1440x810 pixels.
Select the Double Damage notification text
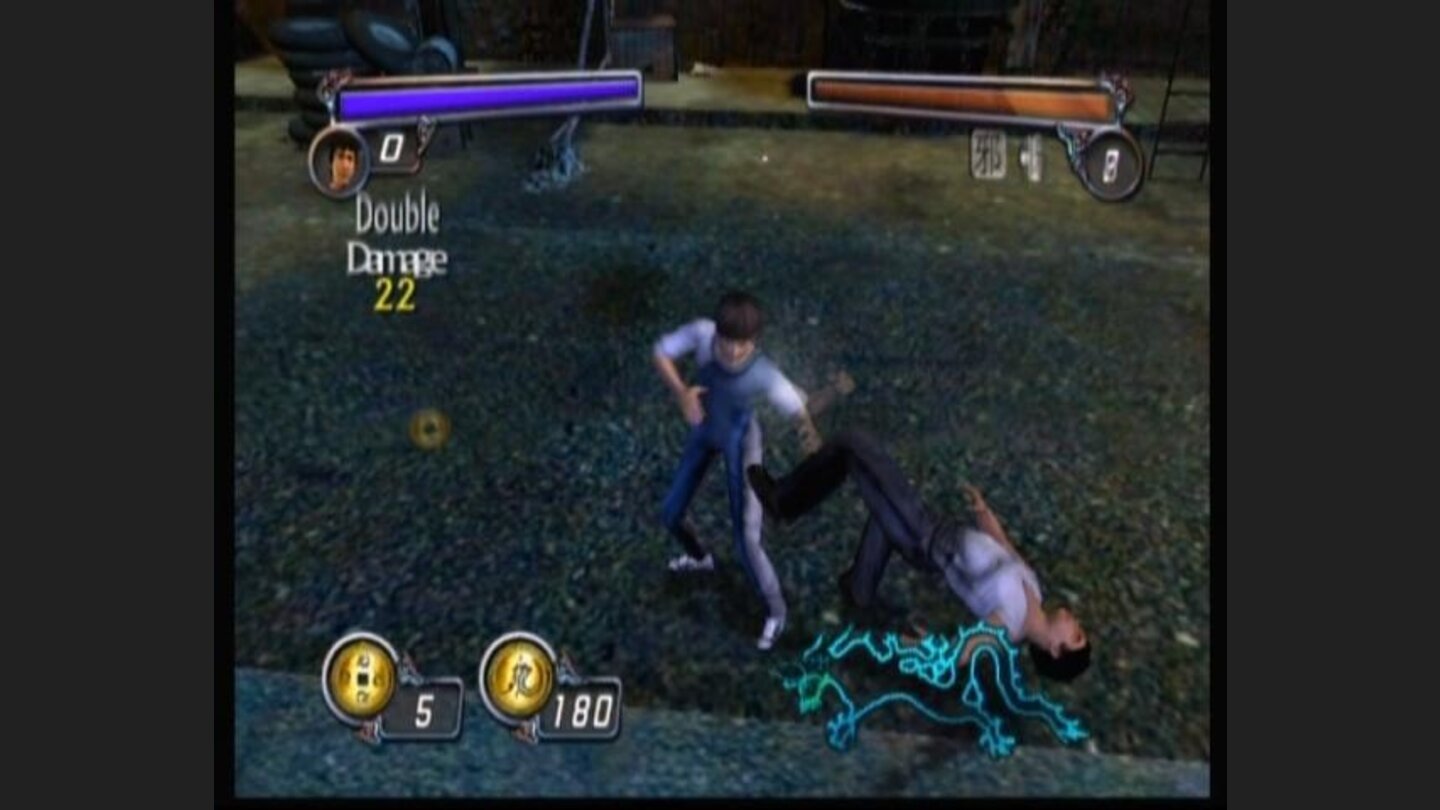tap(400, 235)
